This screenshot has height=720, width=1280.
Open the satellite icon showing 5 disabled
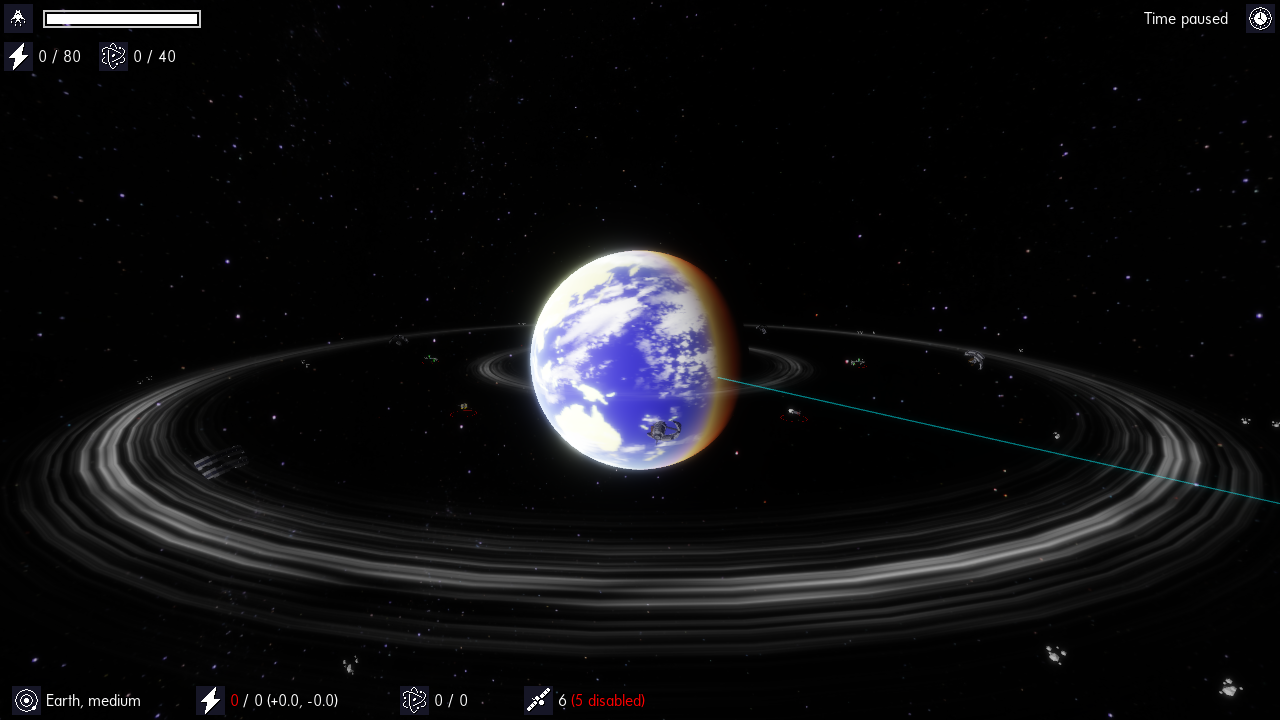click(538, 701)
